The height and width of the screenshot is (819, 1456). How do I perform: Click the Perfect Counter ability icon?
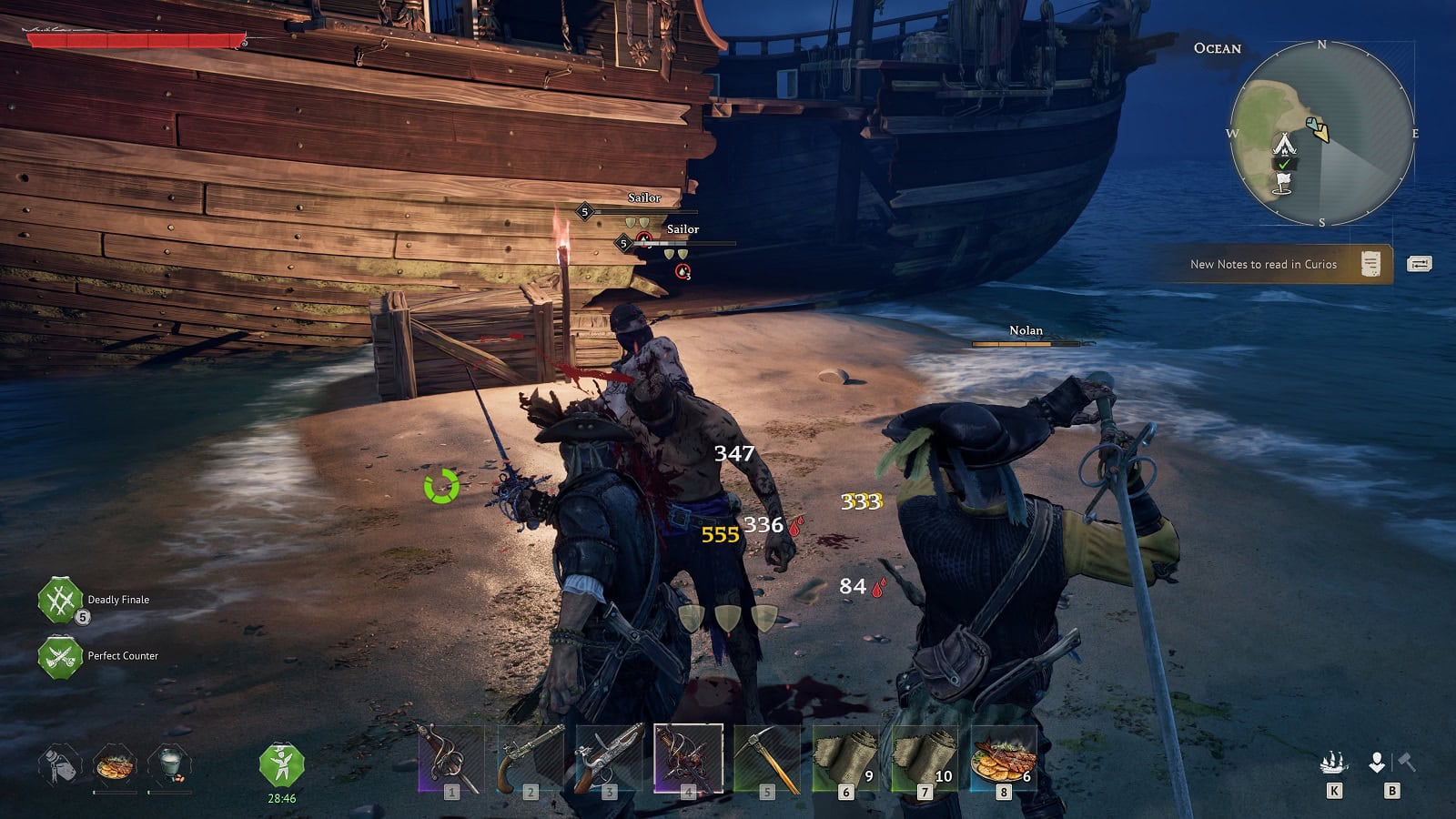pyautogui.click(x=60, y=656)
